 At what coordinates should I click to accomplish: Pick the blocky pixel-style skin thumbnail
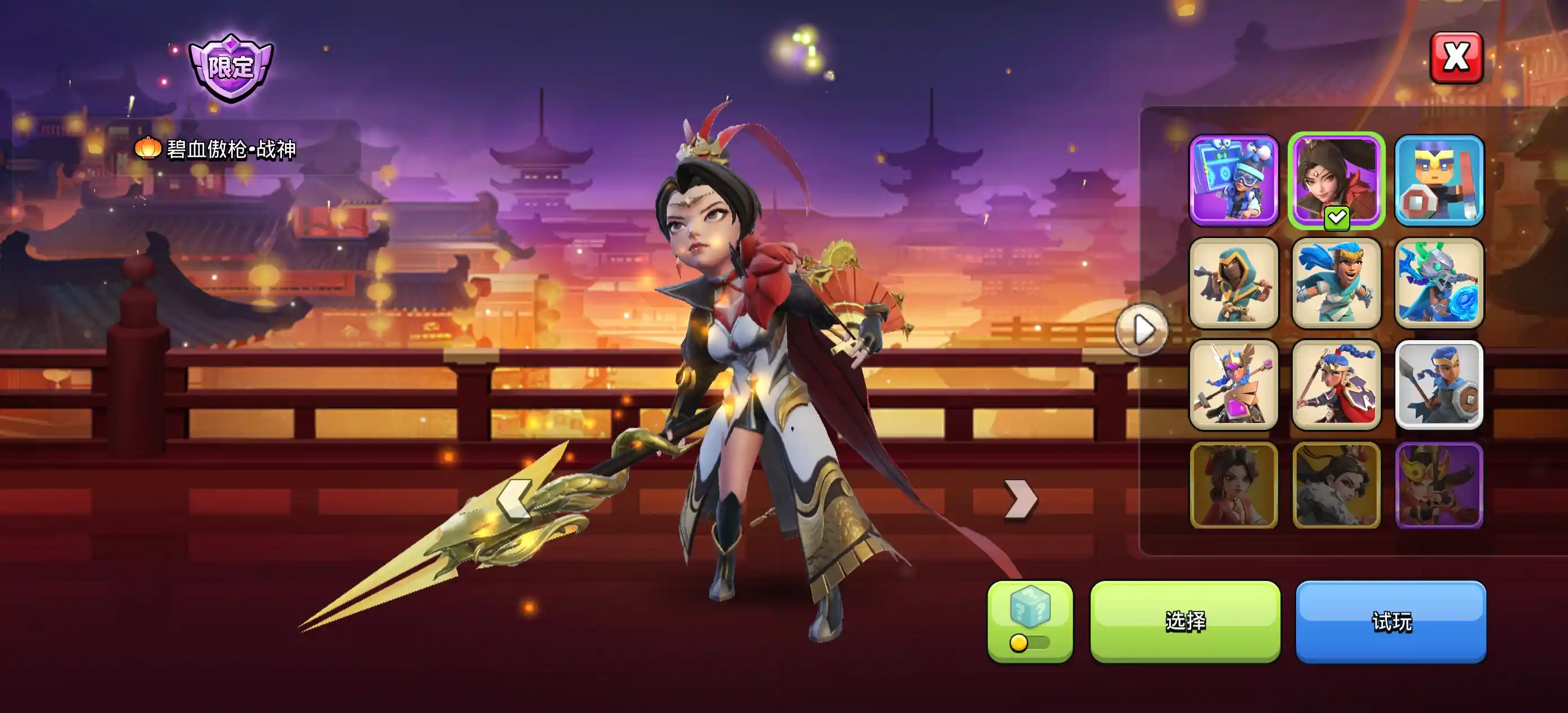(1439, 181)
